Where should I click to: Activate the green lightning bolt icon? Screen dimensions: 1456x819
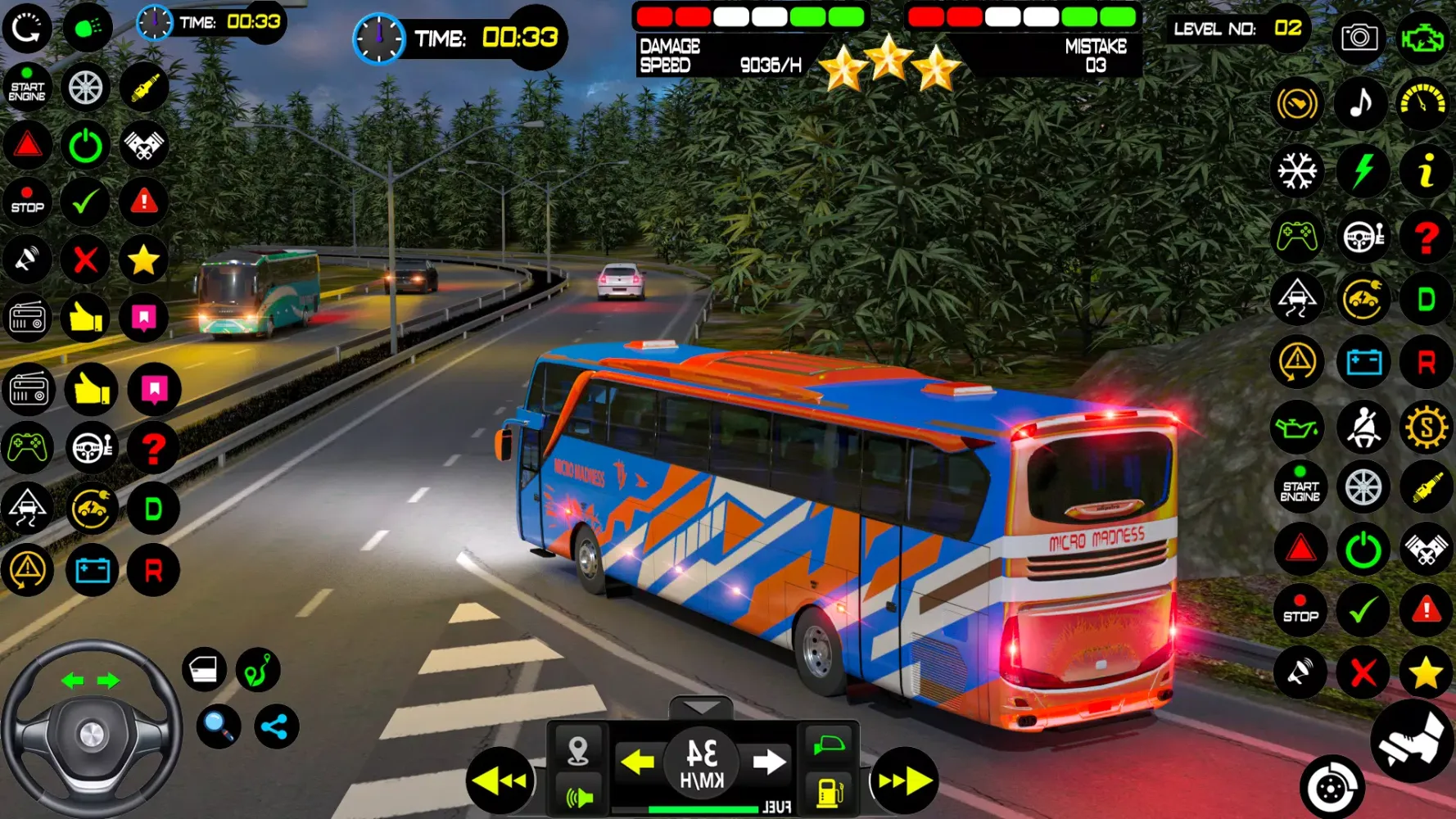pyautogui.click(x=1362, y=171)
